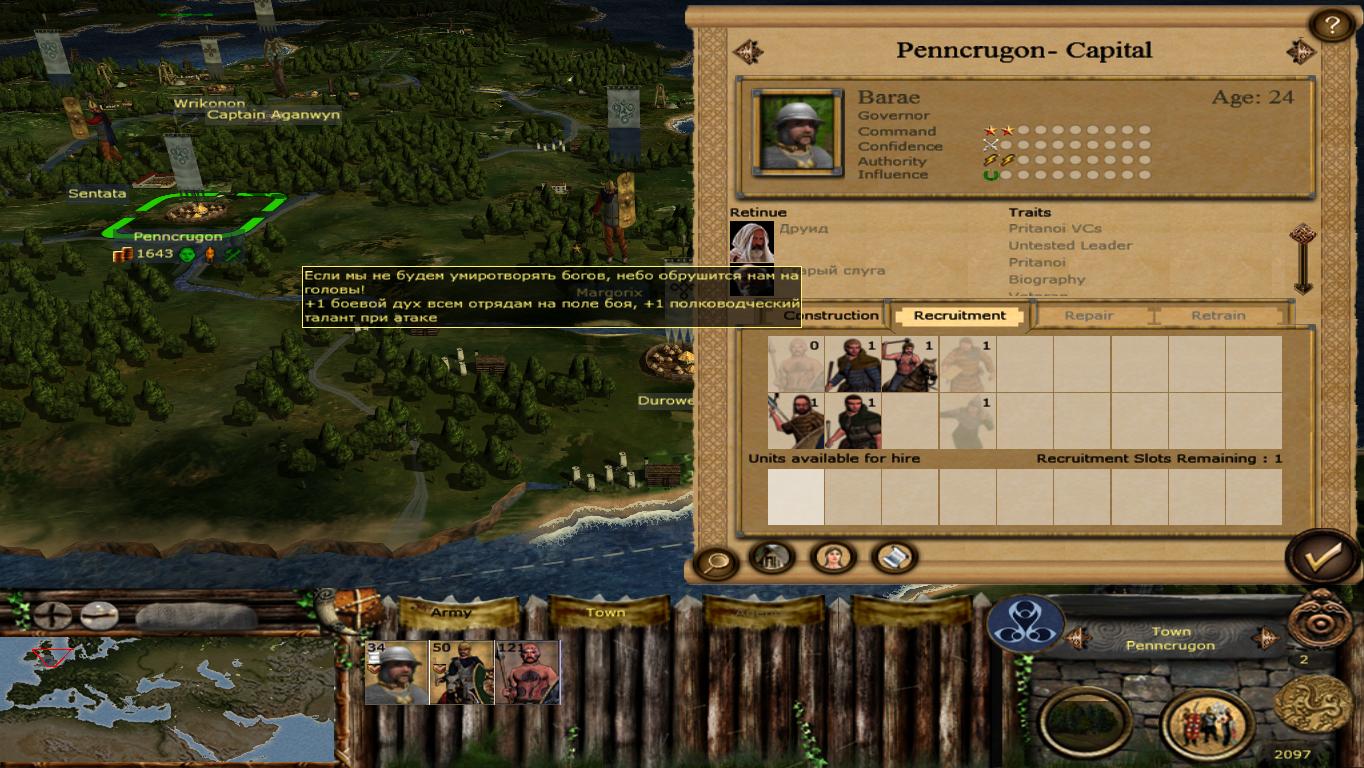Recruit the horseman unit in the recruitment grid

[910, 364]
